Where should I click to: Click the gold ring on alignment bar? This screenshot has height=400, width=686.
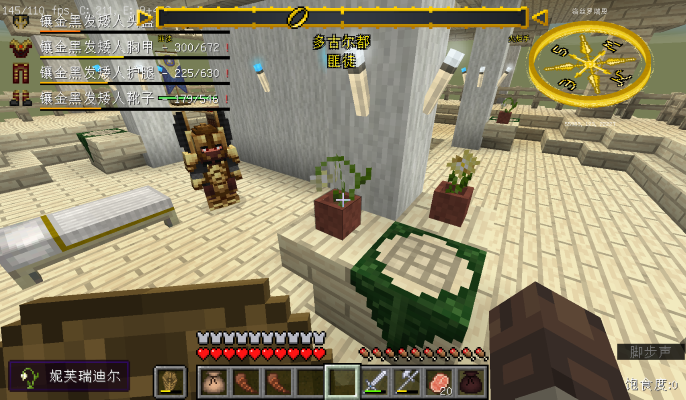pos(298,17)
